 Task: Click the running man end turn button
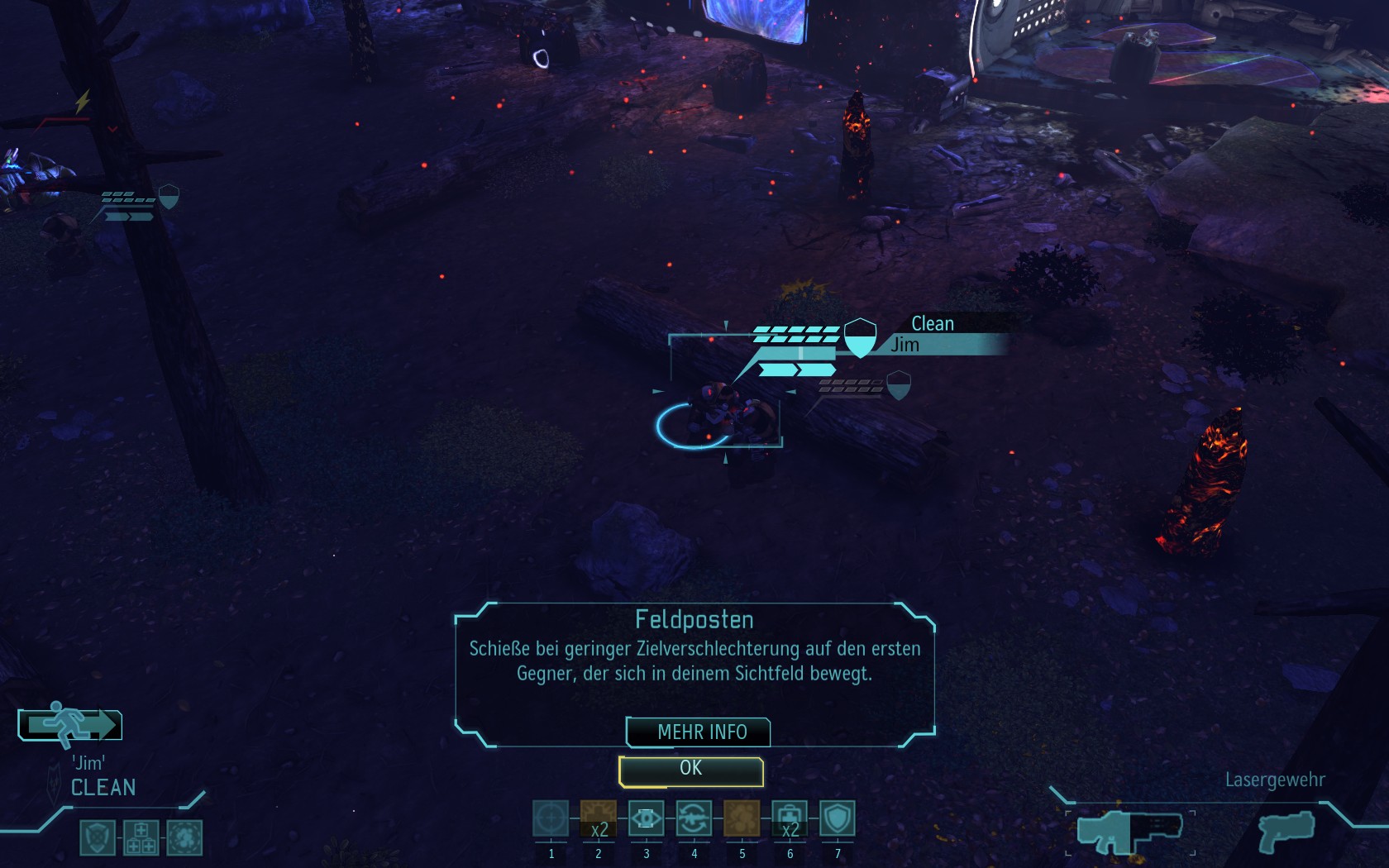pyautogui.click(x=70, y=725)
